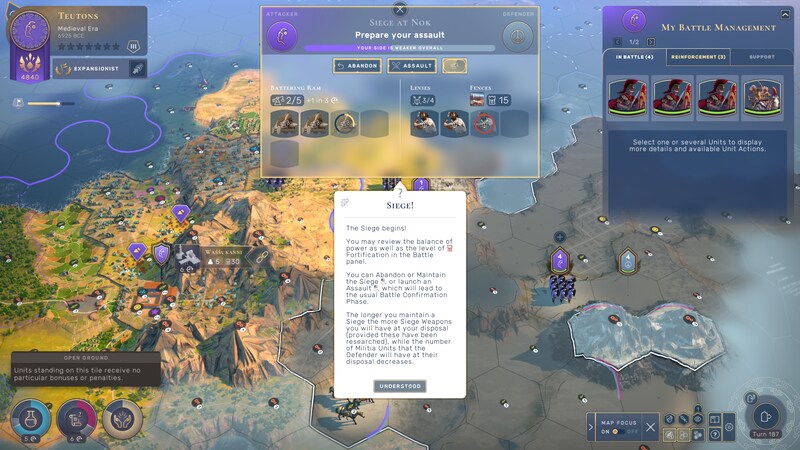Acknowledge the Siege tutorial with Understood
The width and height of the screenshot is (800, 450).
(x=400, y=386)
